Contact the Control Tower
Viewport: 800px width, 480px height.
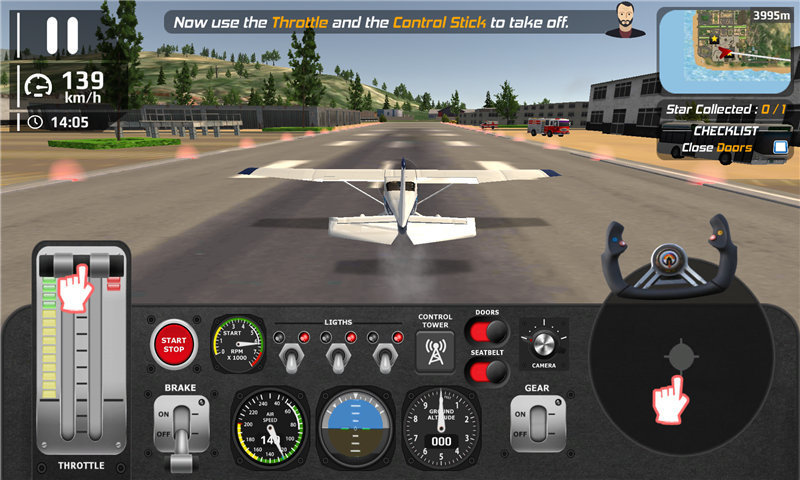[x=435, y=351]
